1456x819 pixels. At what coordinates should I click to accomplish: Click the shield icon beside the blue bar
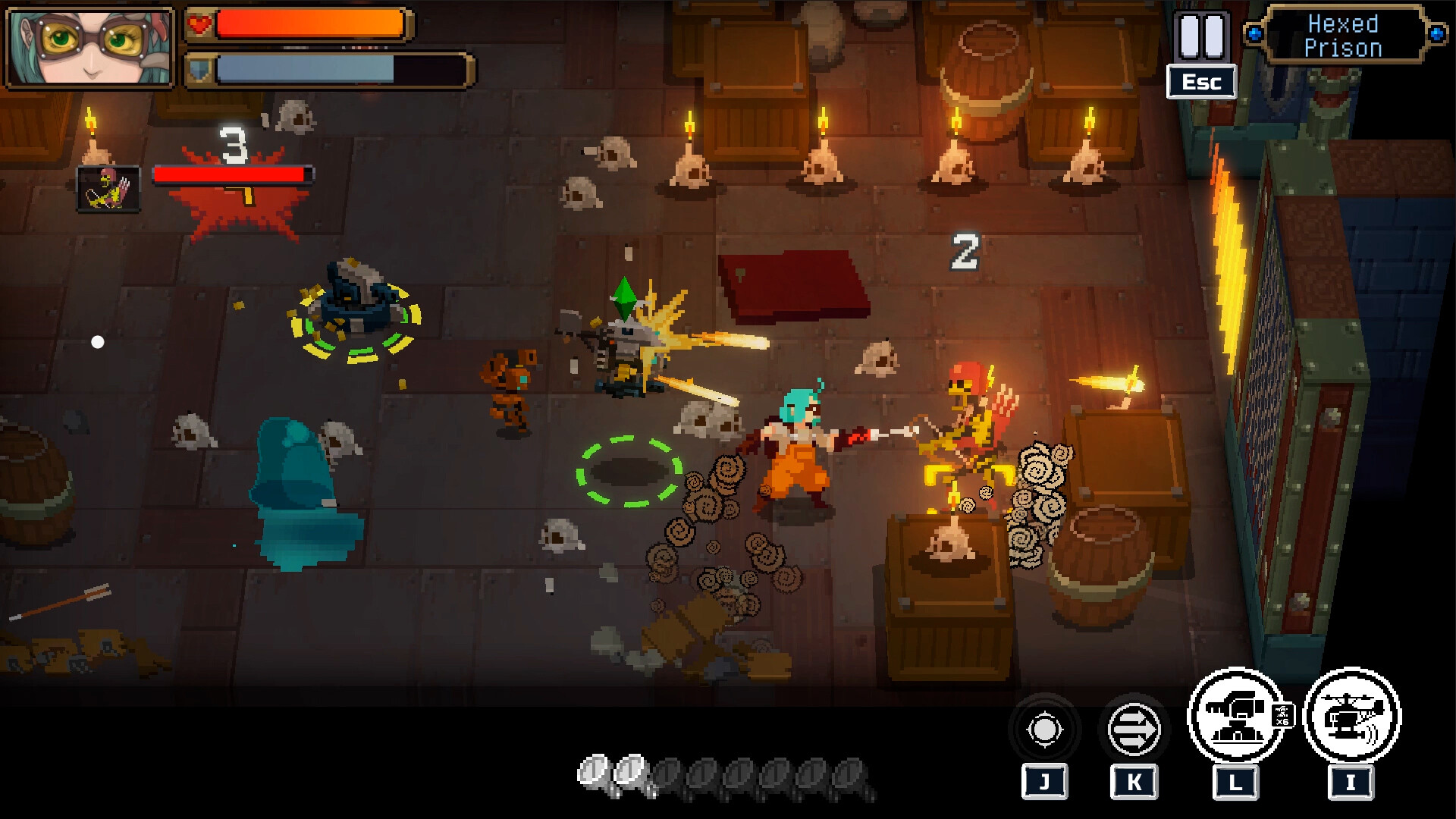[199, 71]
